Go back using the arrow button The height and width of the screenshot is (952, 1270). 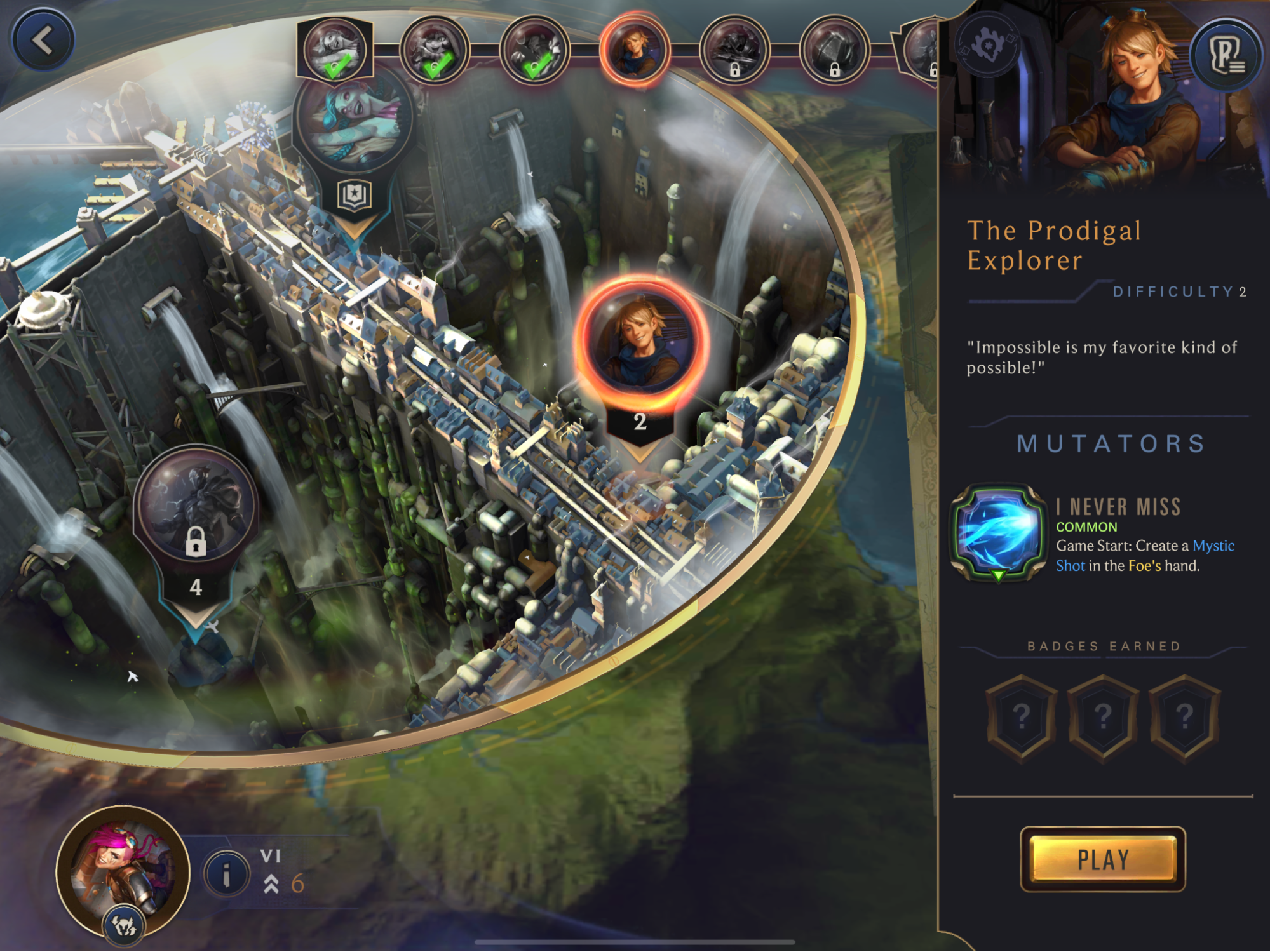(x=43, y=40)
